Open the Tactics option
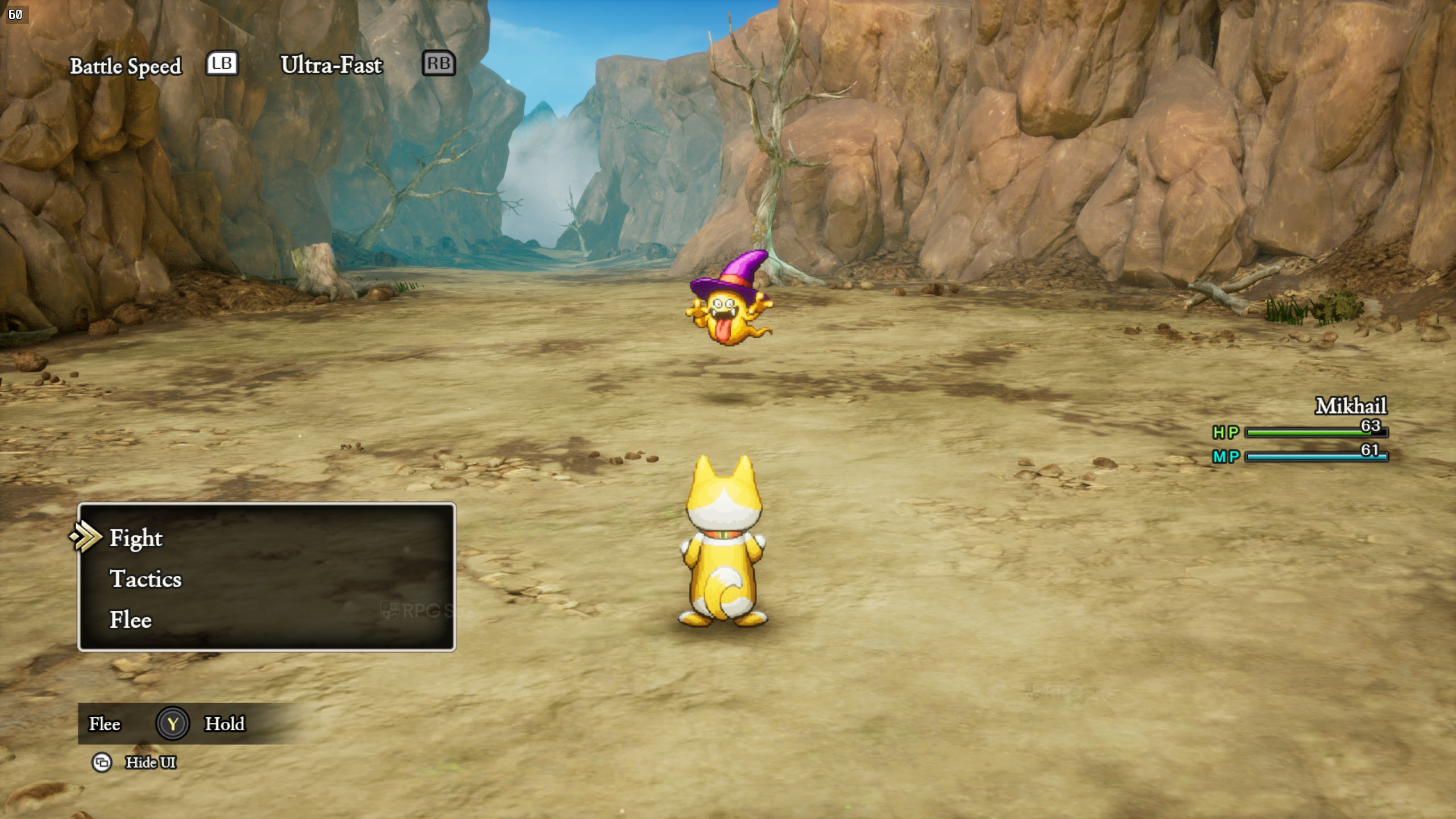Screen dimensions: 1456x819 click(146, 579)
